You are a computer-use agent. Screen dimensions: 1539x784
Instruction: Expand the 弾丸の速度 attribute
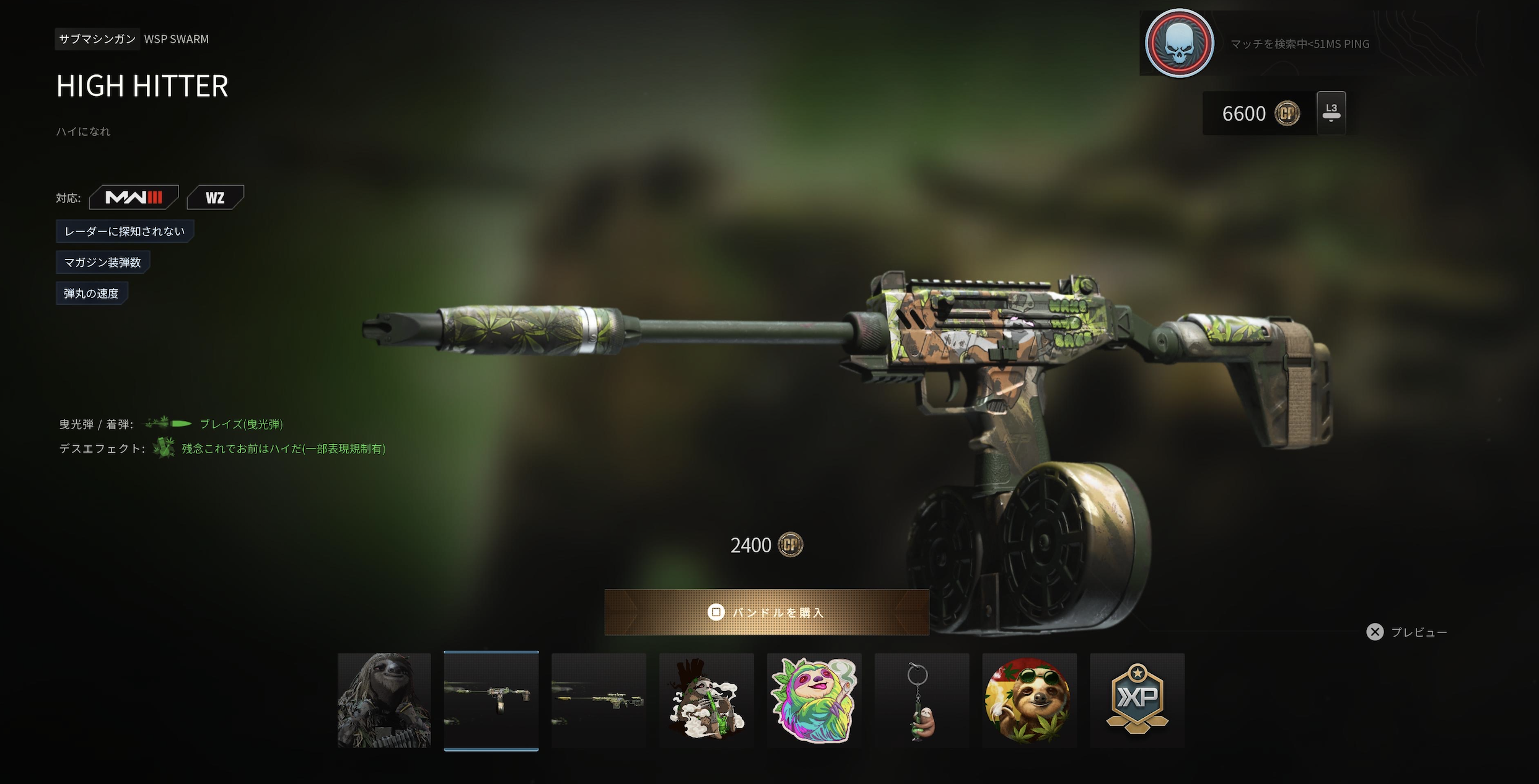pyautogui.click(x=91, y=293)
